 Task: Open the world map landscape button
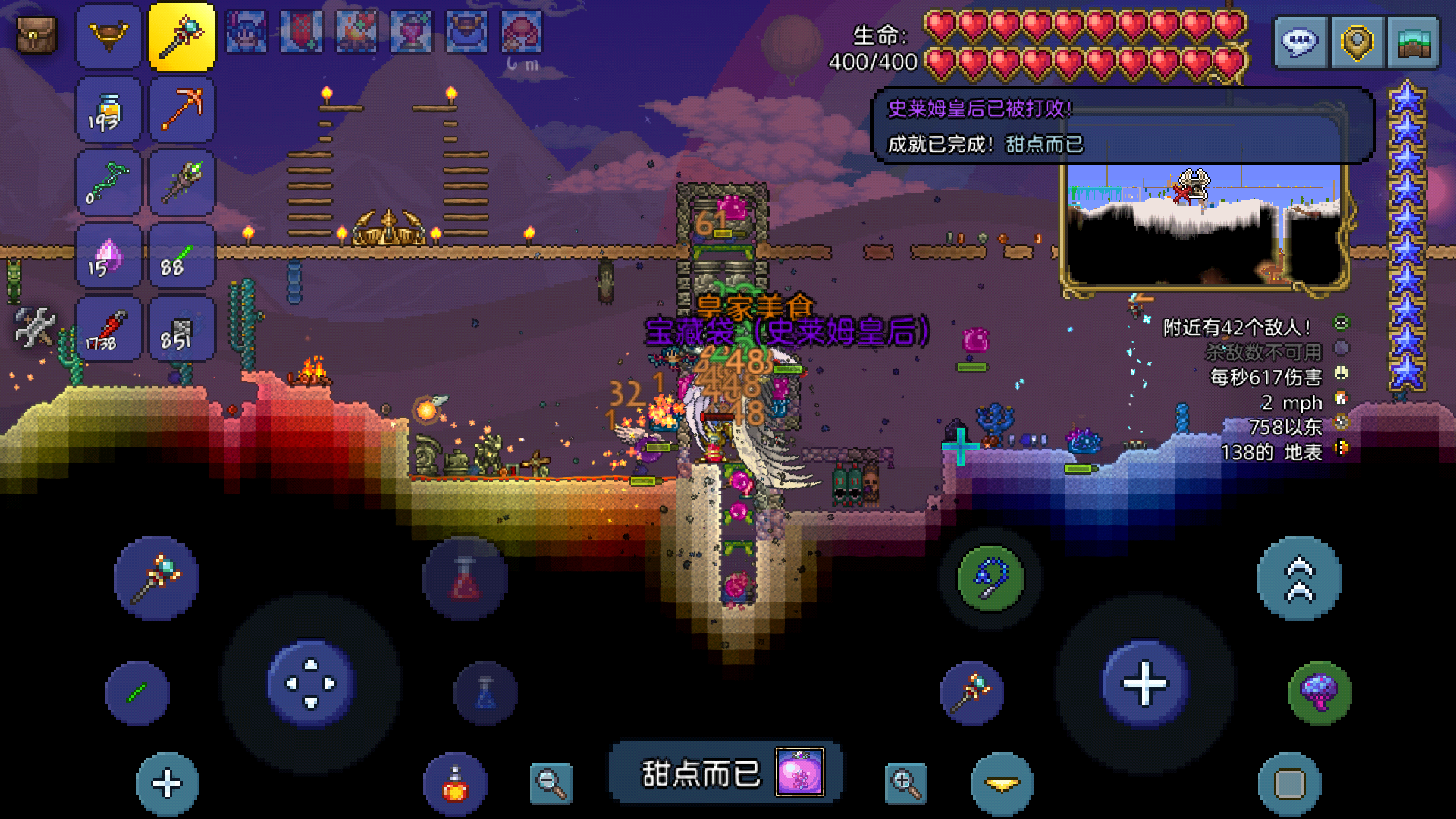(1413, 42)
